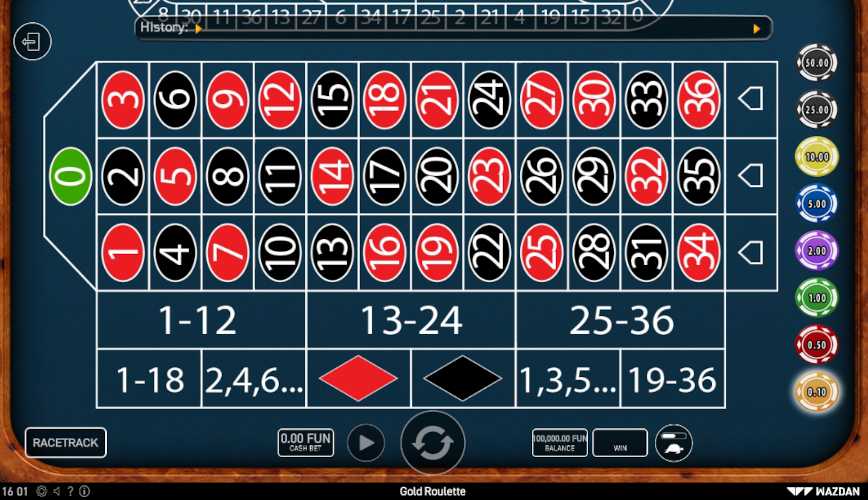Image resolution: width=868 pixels, height=500 pixels.
Task: Bet on the black diamond
Action: pyautogui.click(x=462, y=379)
